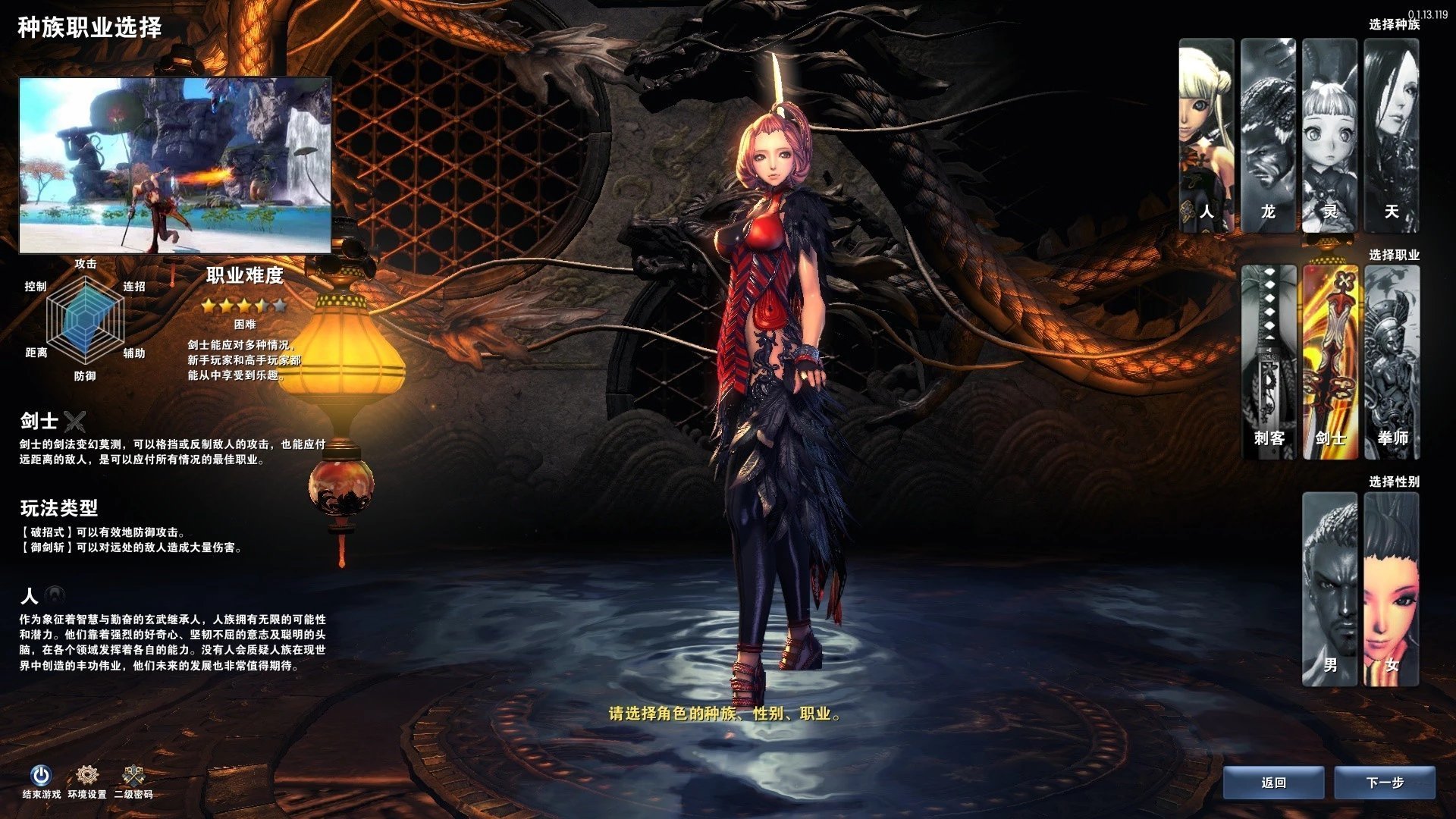The image size is (1456, 819).
Task: Switch gender to 男 (male)
Action: [1330, 588]
